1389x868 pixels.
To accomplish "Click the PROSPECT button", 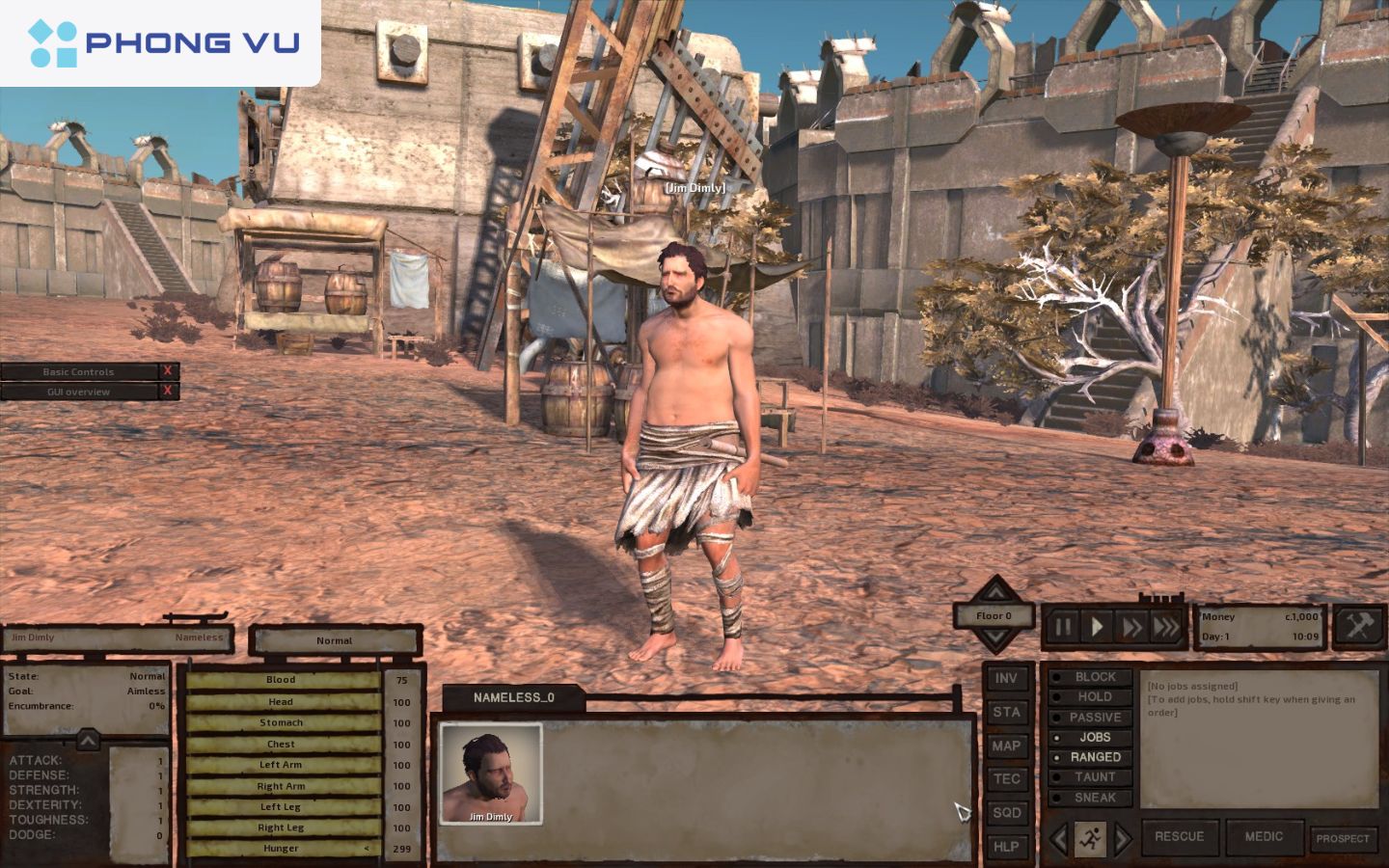I will click(x=1343, y=838).
